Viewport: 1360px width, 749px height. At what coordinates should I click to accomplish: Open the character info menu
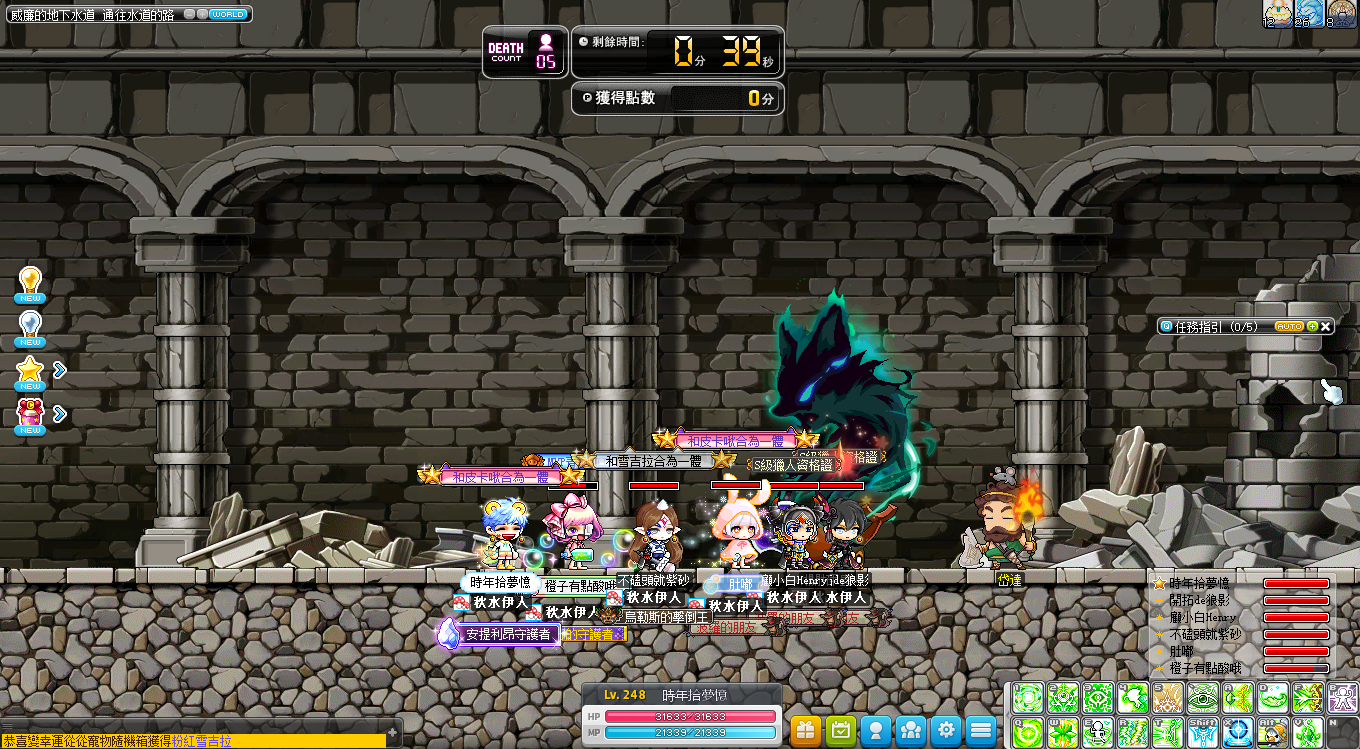click(x=876, y=730)
